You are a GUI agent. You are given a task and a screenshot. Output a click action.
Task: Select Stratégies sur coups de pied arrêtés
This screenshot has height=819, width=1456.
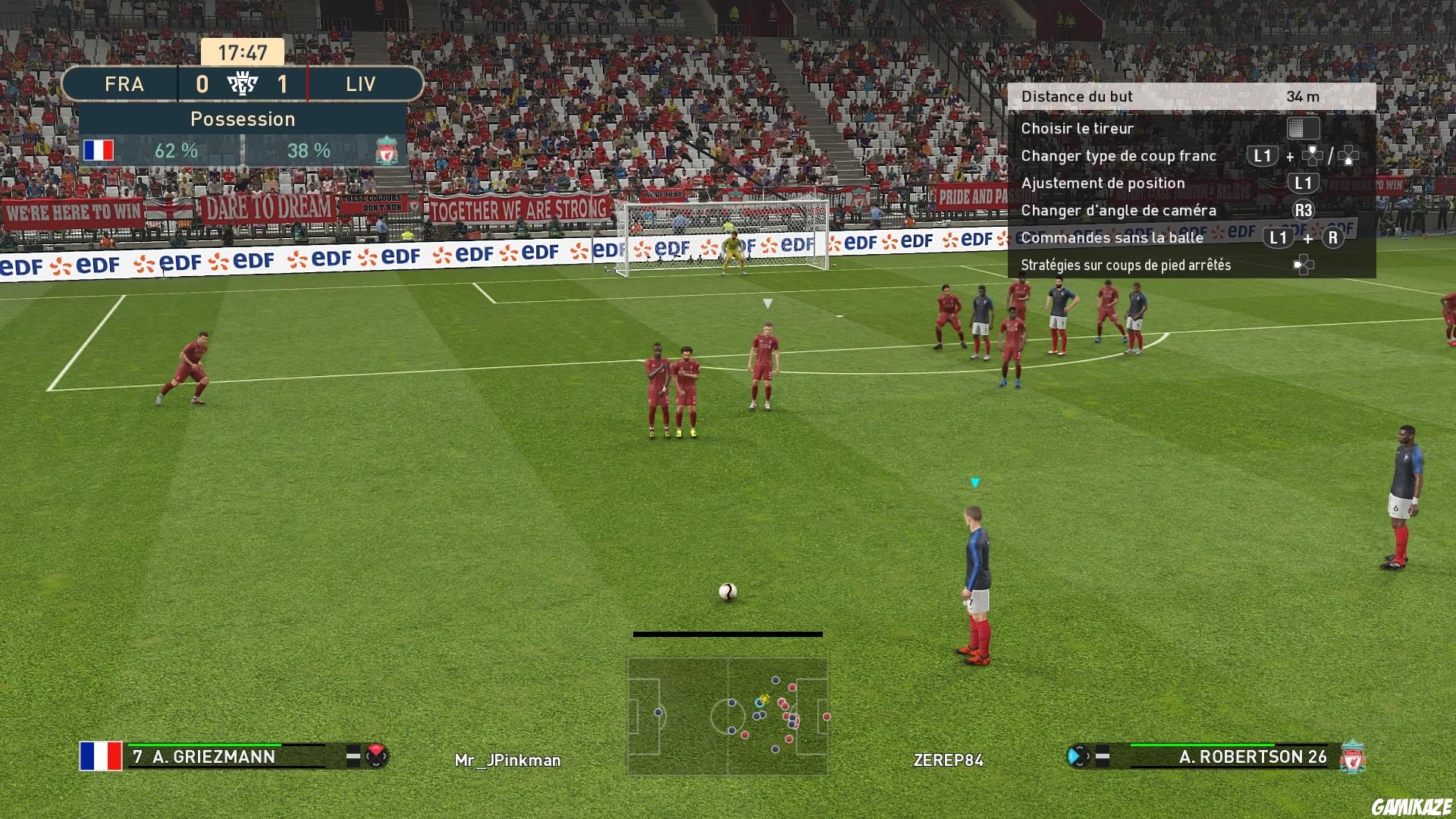1126,265
